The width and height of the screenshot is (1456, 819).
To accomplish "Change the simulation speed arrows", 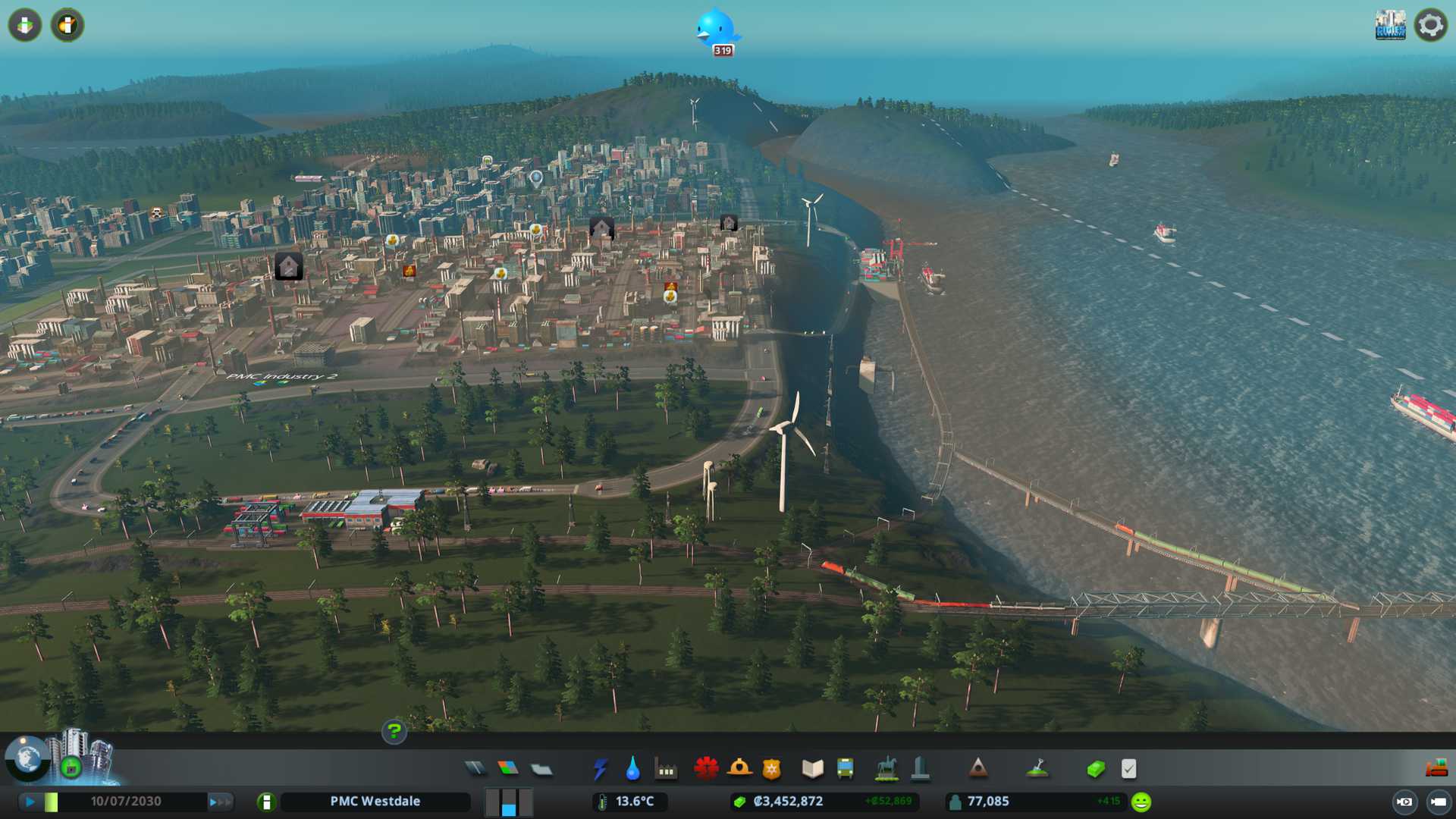I will tap(219, 802).
